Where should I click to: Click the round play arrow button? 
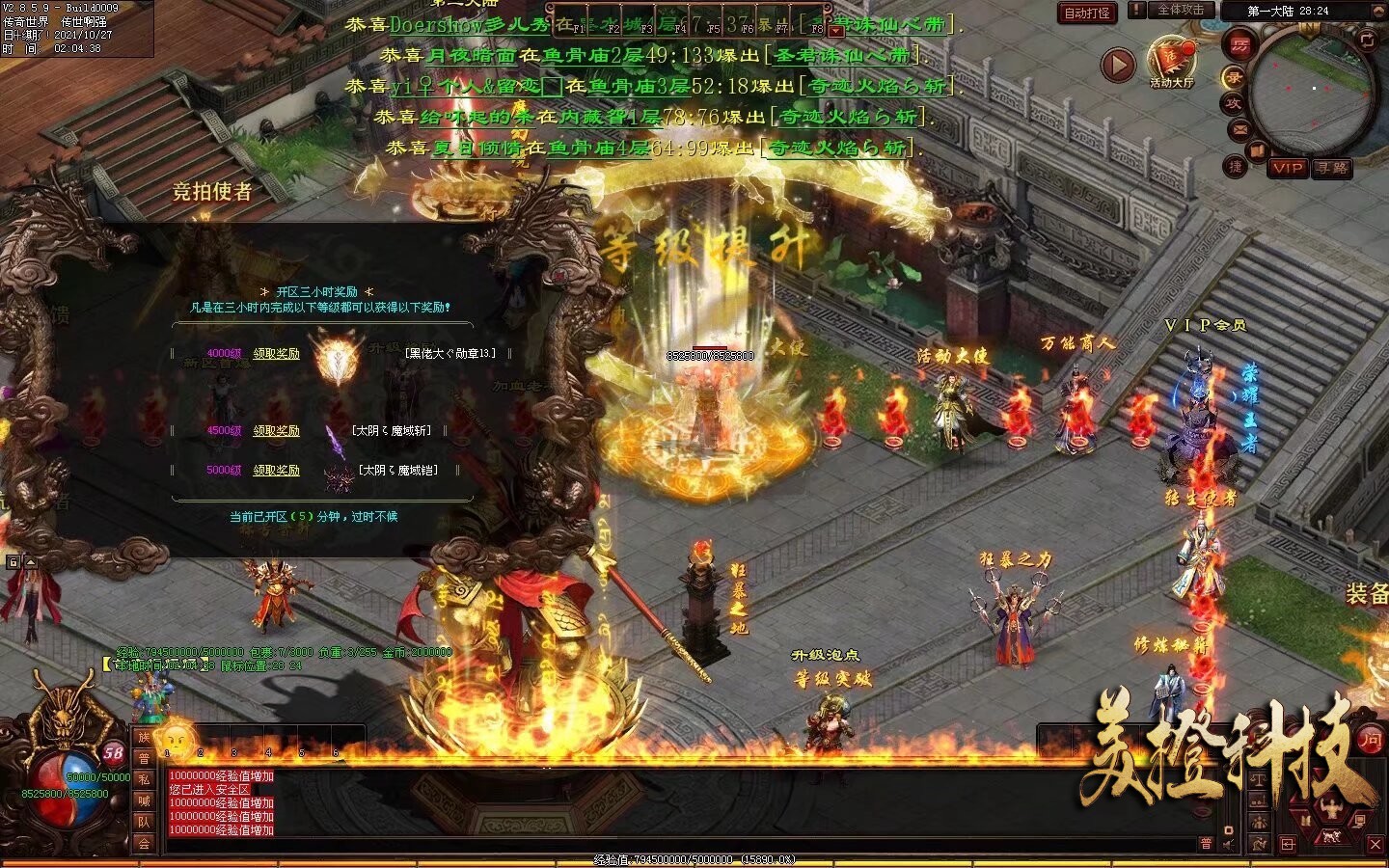[1118, 66]
